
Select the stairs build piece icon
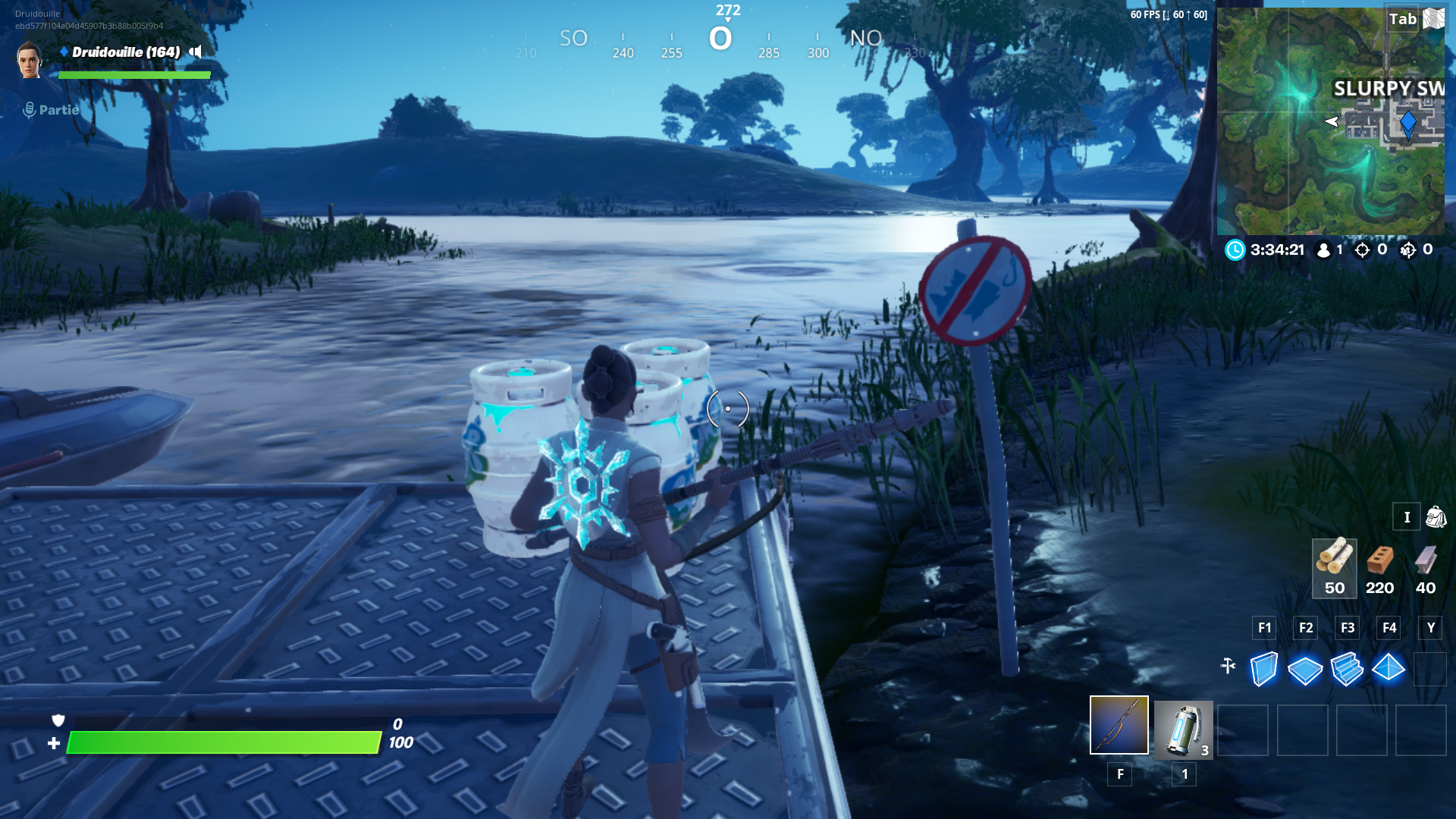click(x=1348, y=669)
